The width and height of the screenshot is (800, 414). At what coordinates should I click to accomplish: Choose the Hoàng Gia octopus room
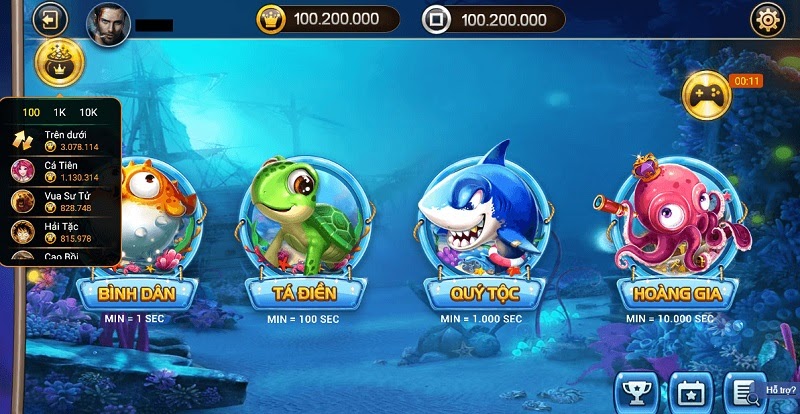coord(677,292)
